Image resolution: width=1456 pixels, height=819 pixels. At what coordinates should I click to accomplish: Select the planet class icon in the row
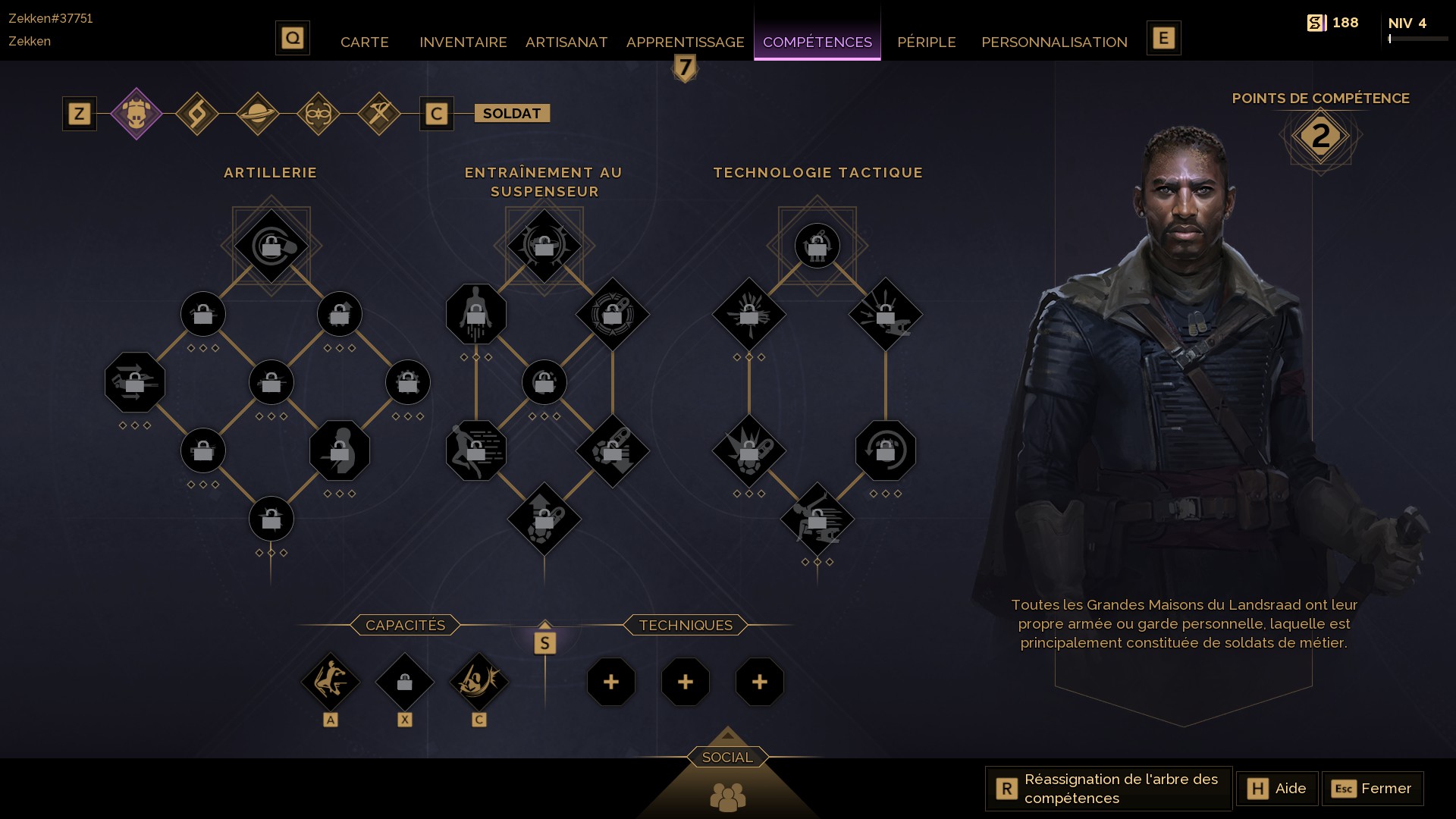click(x=257, y=114)
